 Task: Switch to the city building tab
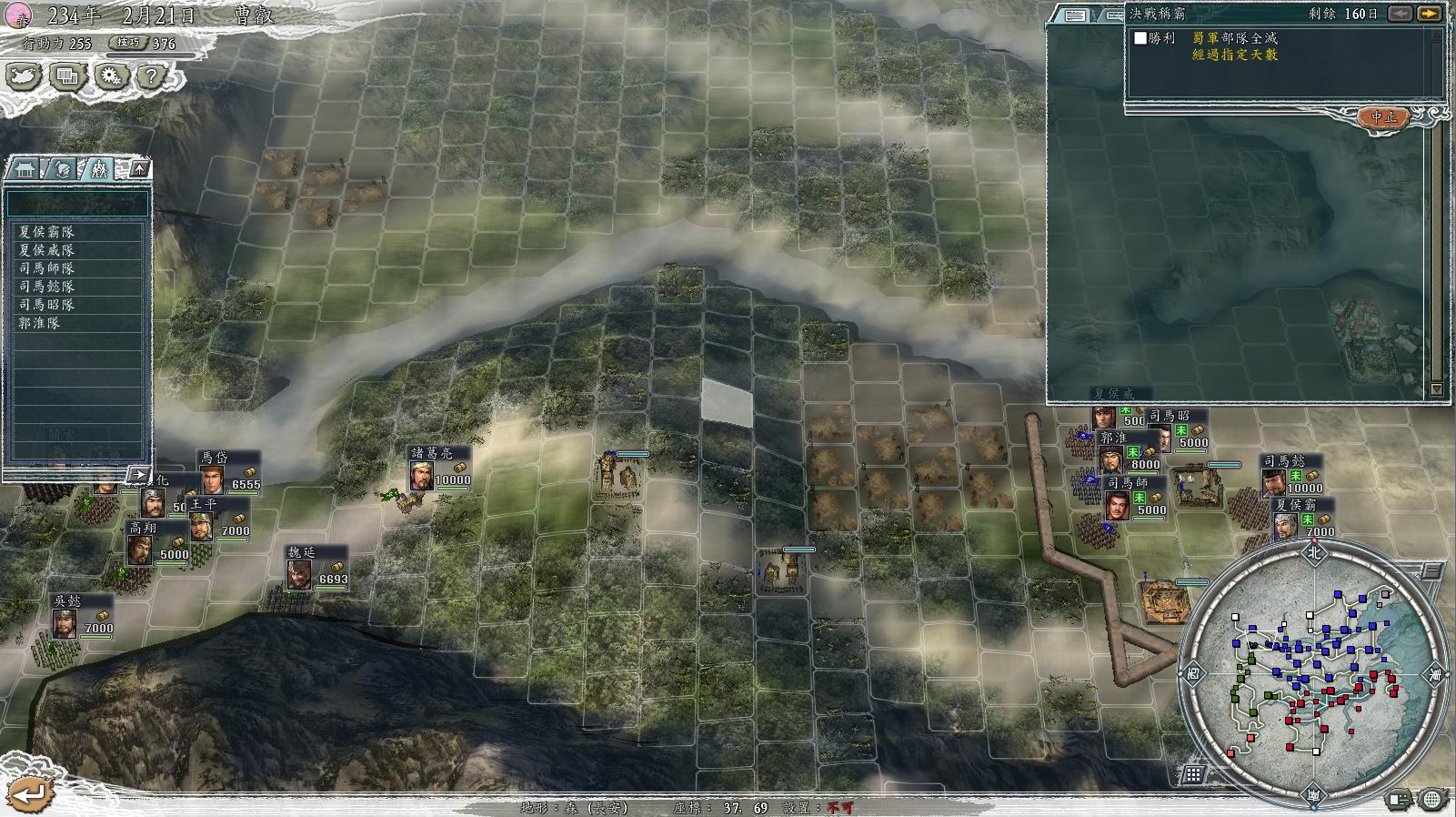(24, 169)
